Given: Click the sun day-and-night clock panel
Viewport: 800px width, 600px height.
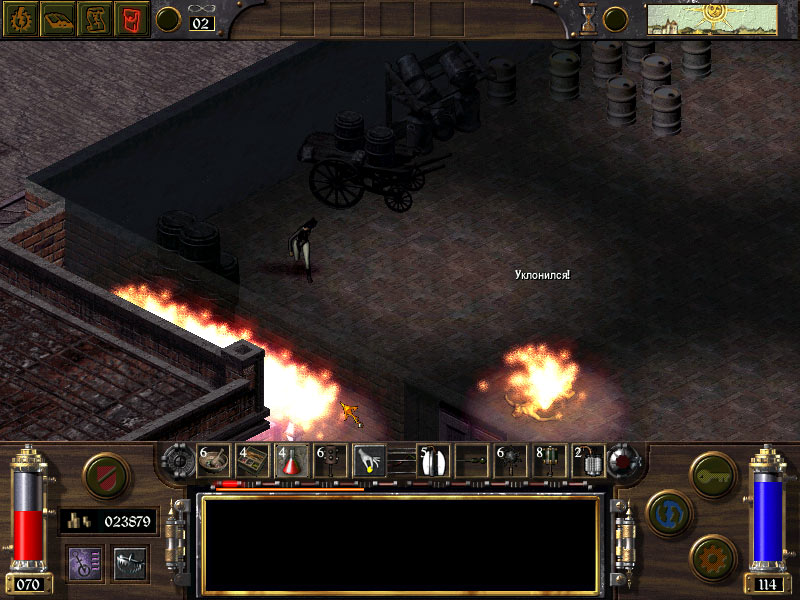Looking at the screenshot, I should pyautogui.click(x=711, y=19).
